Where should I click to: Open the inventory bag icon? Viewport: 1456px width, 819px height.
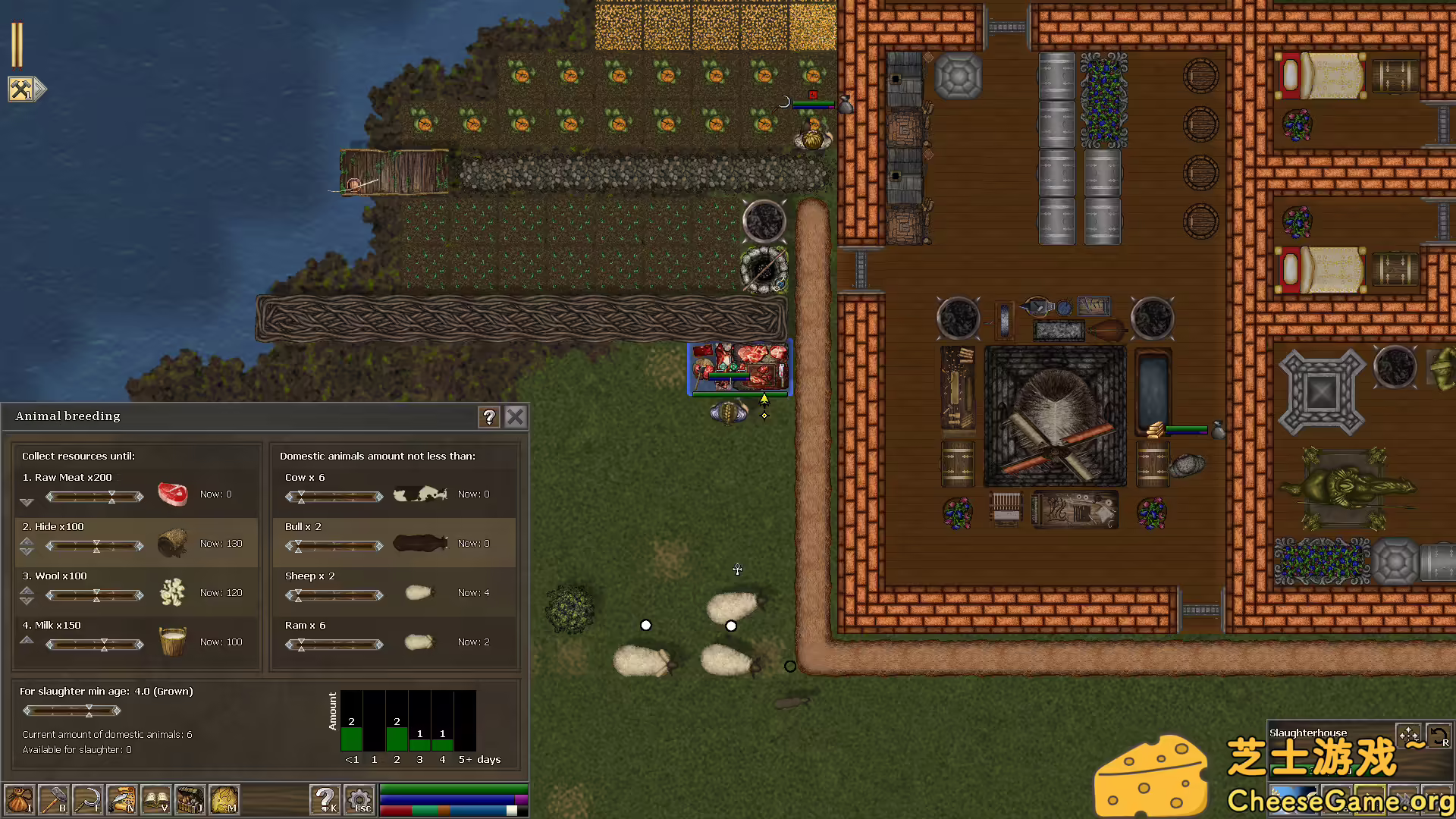[19, 799]
